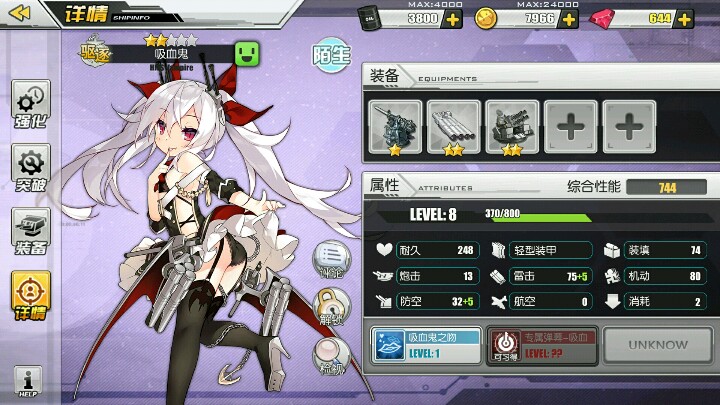Screen dimensions: 720x405
Task: Open the 装备 equipment tab
Action: coord(30,232)
